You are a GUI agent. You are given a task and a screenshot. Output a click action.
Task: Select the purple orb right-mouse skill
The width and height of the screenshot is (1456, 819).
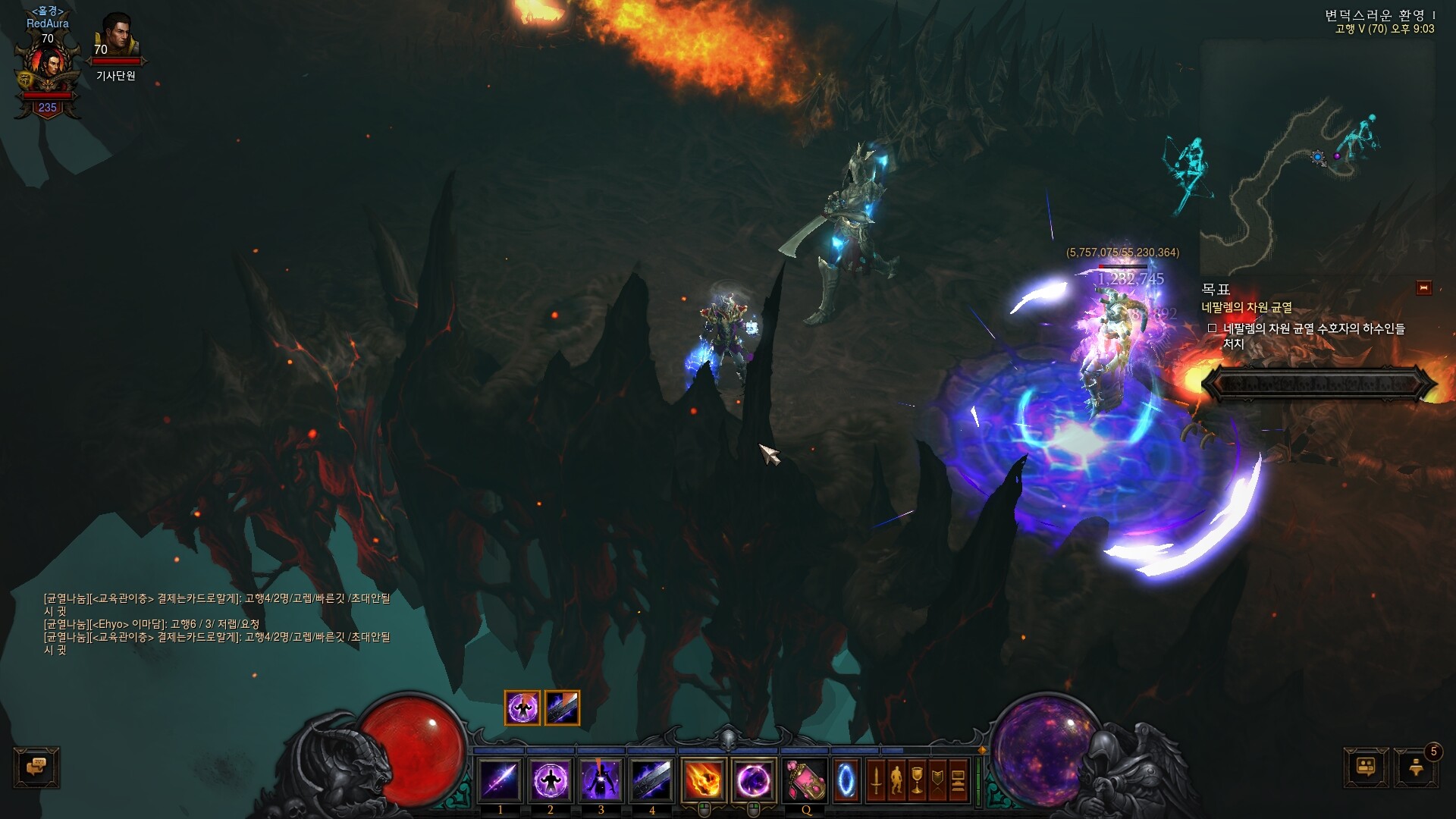pyautogui.click(x=754, y=780)
